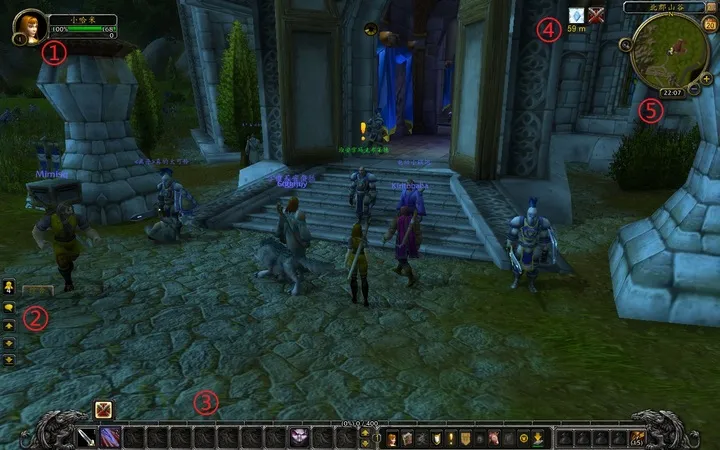The height and width of the screenshot is (450, 720).
Task: Click the minimap tracking magnifier button
Action: click(625, 44)
